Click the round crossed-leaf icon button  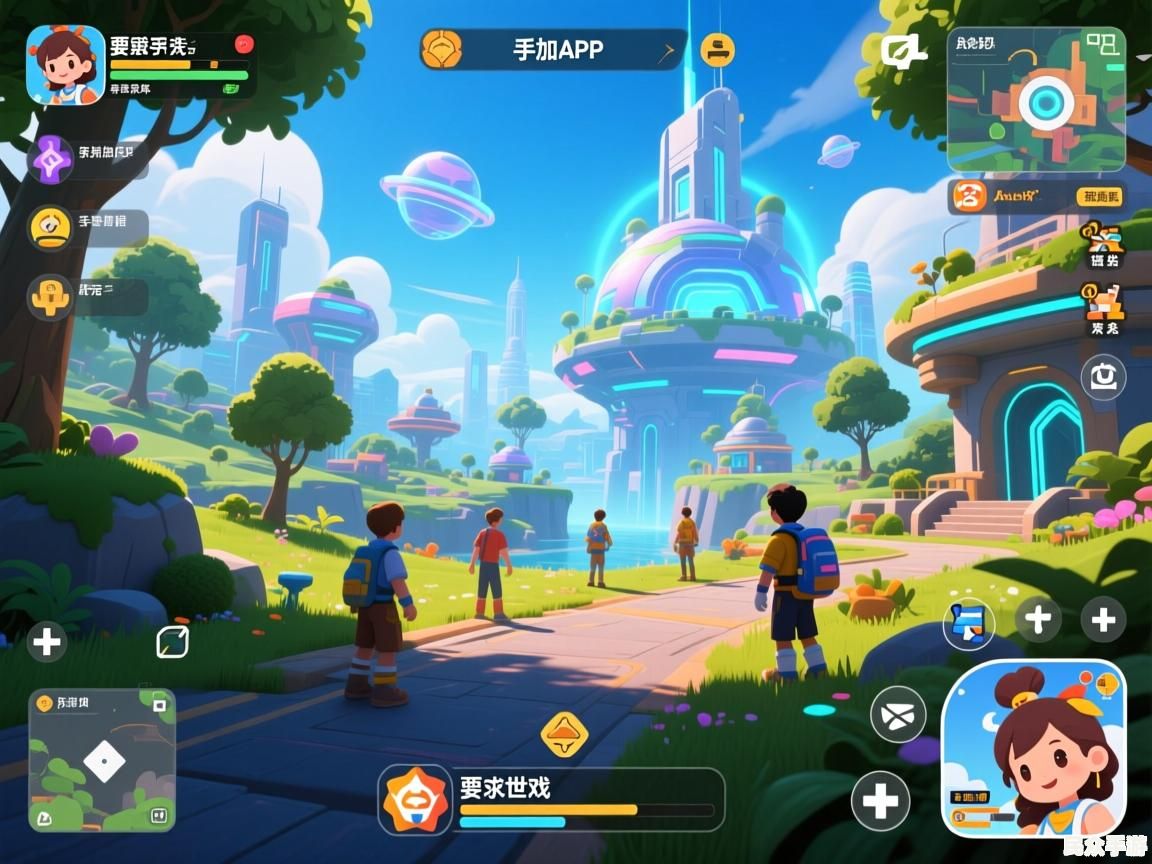898,714
